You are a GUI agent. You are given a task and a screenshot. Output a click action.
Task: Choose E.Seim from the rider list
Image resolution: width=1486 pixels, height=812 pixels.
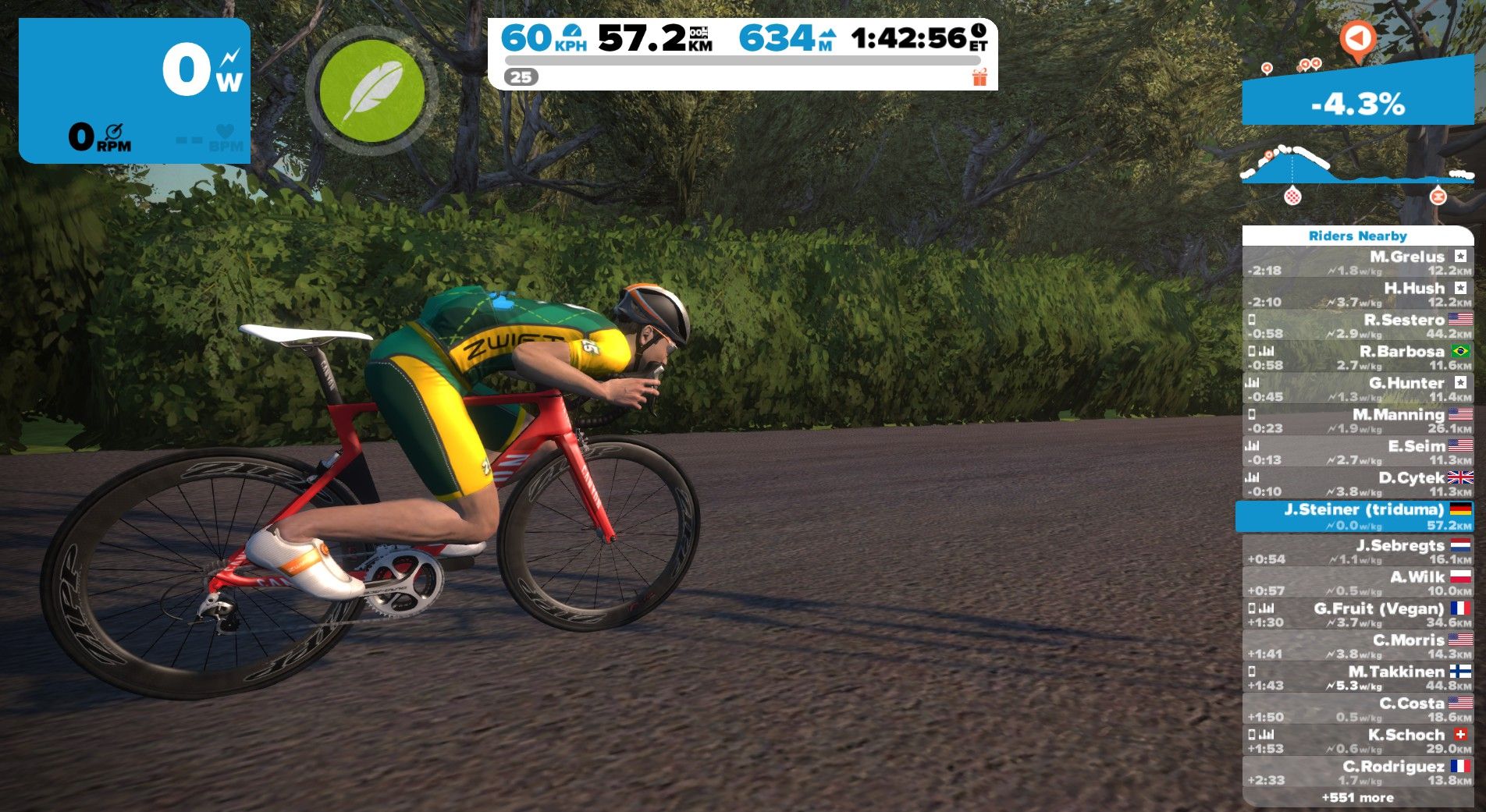[x=1357, y=452]
